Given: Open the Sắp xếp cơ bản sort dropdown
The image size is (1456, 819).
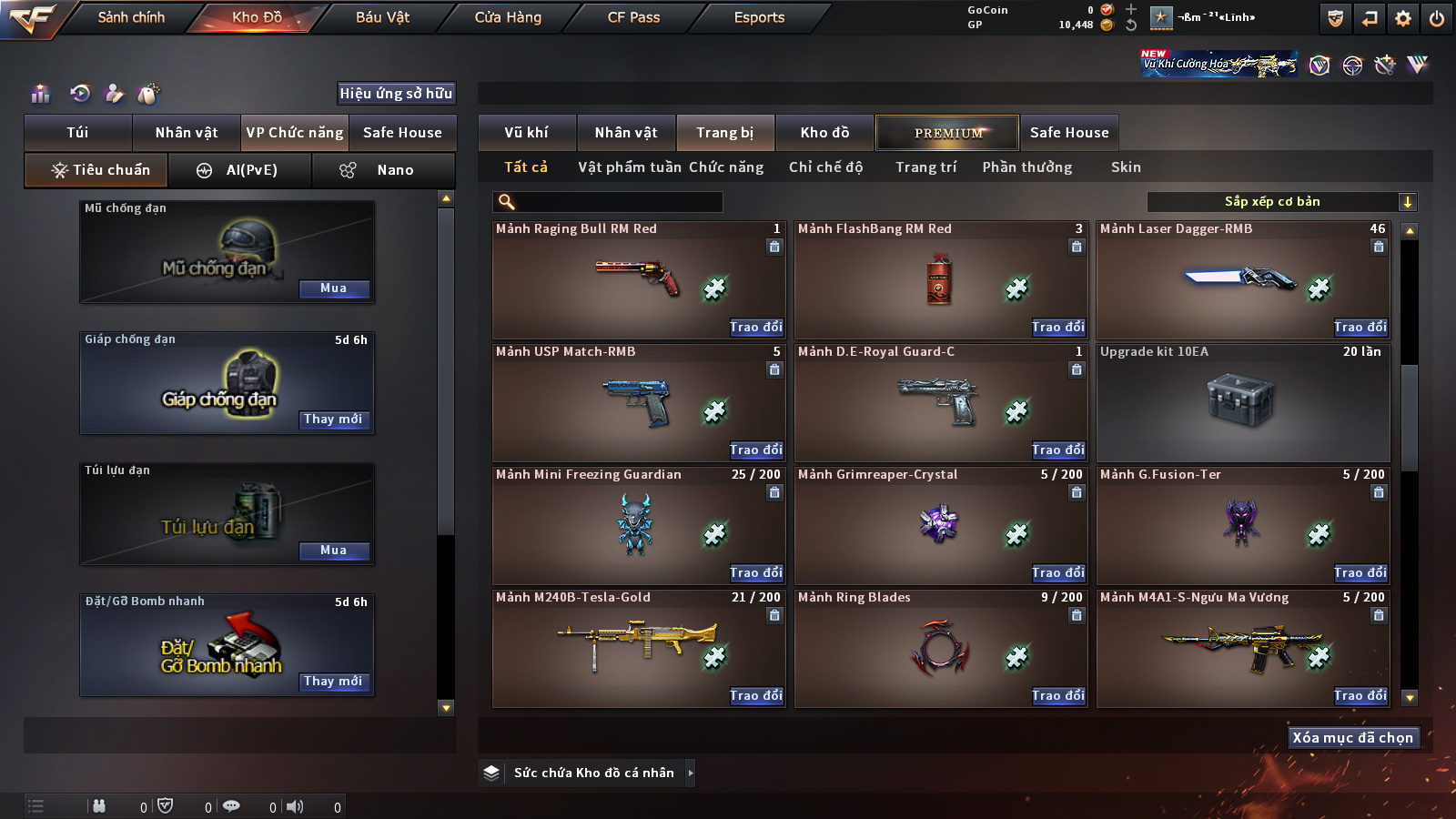Looking at the screenshot, I should pos(1281,202).
